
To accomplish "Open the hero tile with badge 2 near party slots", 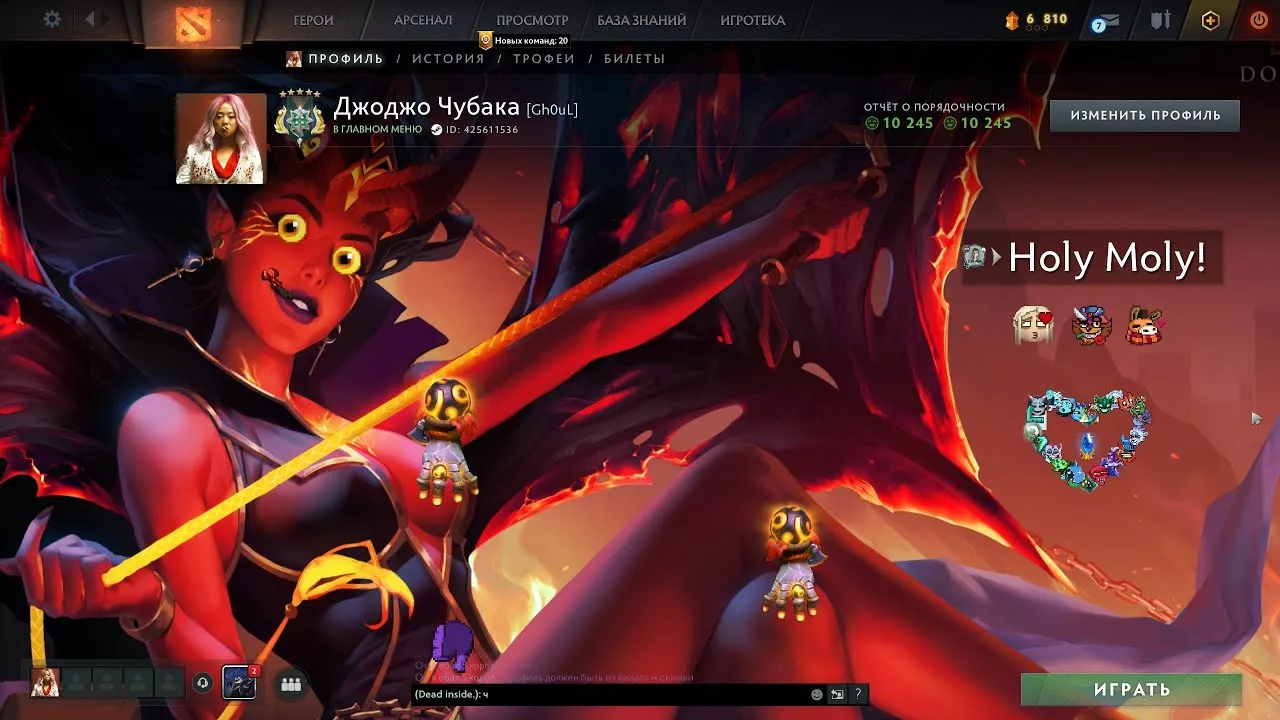I will tap(240, 683).
